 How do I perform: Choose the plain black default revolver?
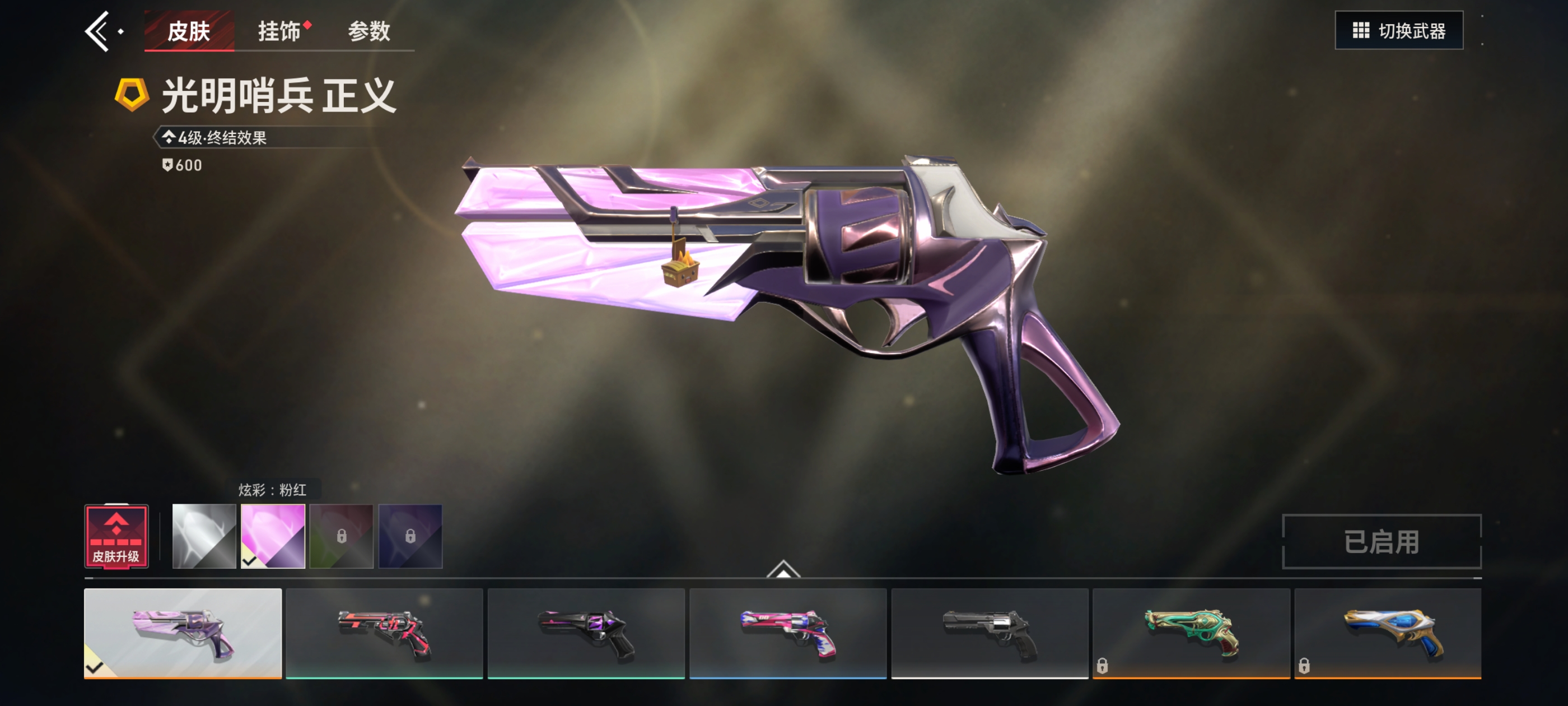click(x=990, y=633)
